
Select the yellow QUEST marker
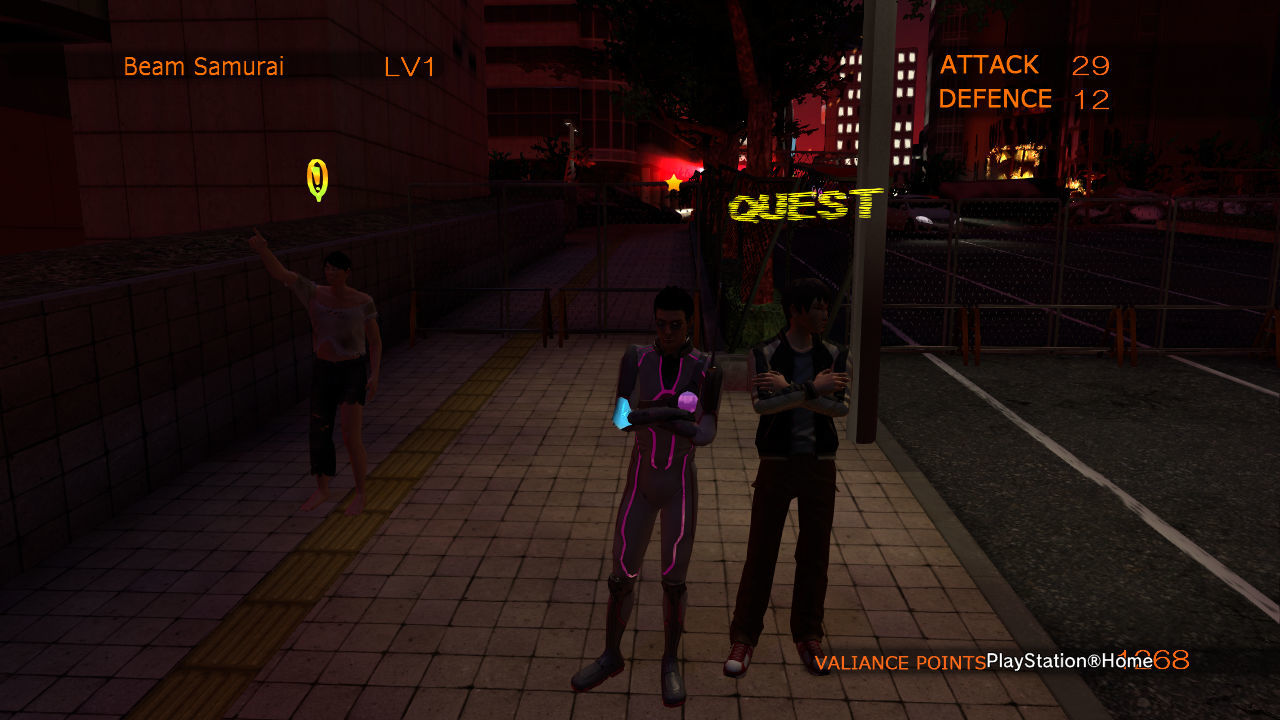coord(806,205)
